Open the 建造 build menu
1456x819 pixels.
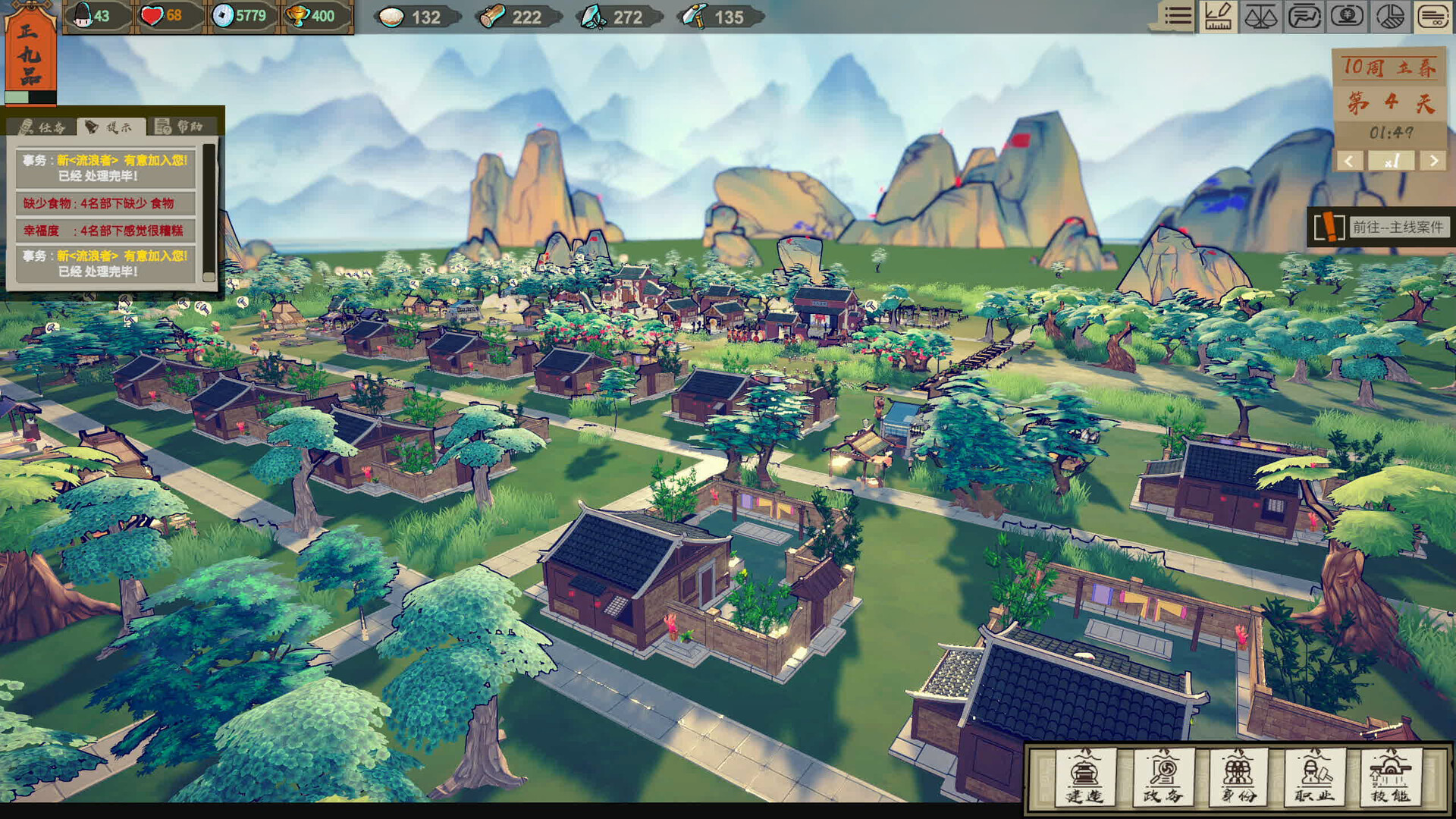tap(1085, 777)
